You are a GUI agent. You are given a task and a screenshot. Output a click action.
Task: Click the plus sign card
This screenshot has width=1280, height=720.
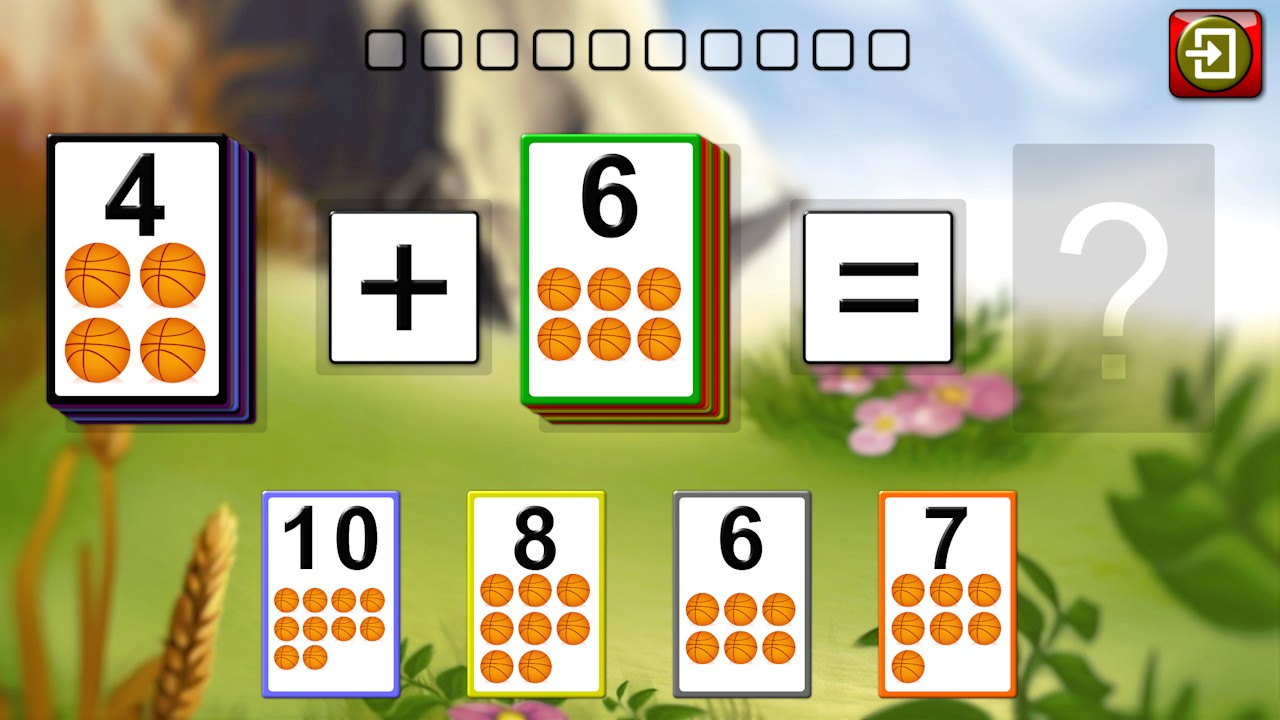pos(403,287)
